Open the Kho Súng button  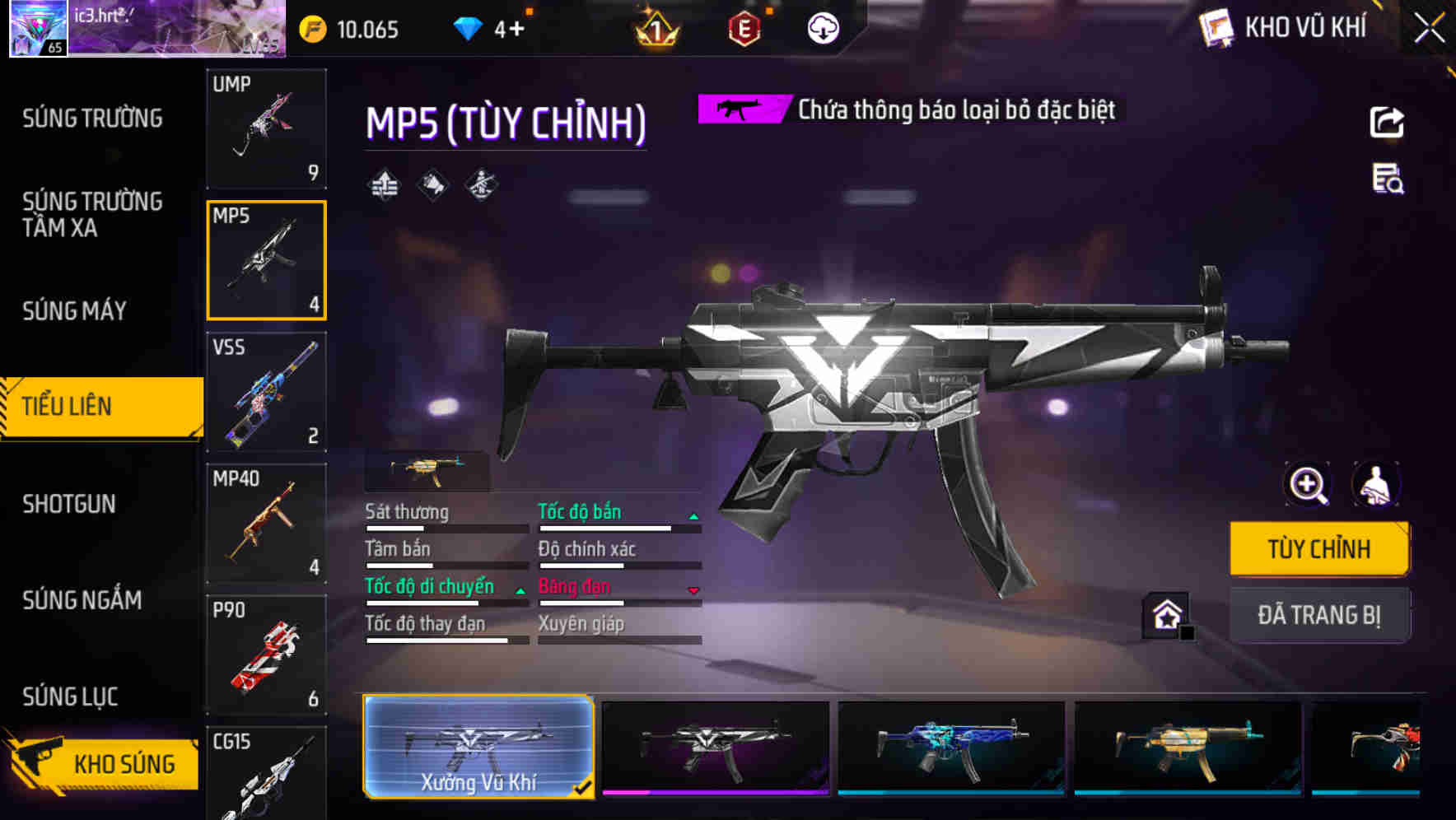(x=103, y=763)
